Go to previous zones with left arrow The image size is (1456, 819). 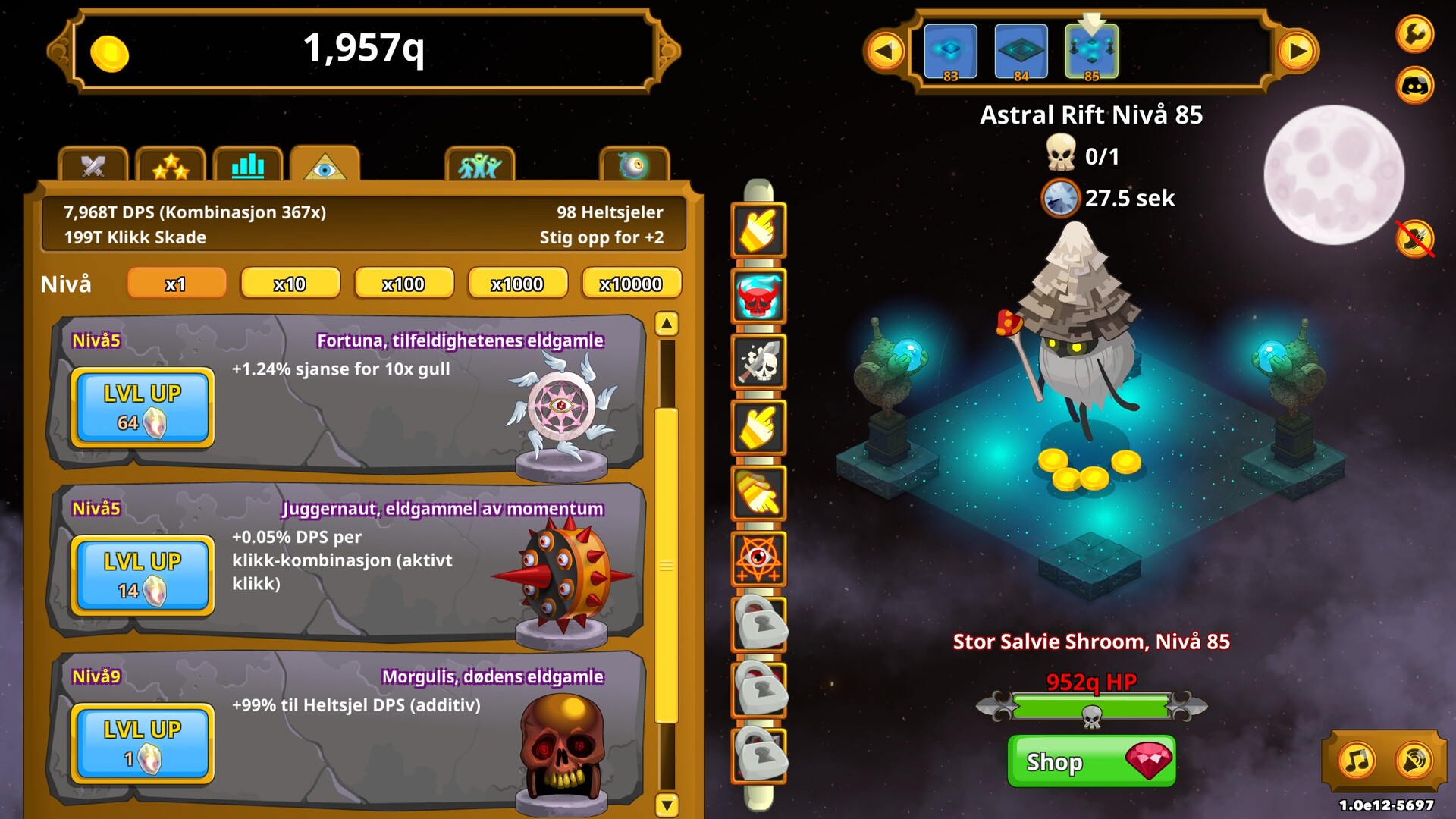[x=884, y=52]
